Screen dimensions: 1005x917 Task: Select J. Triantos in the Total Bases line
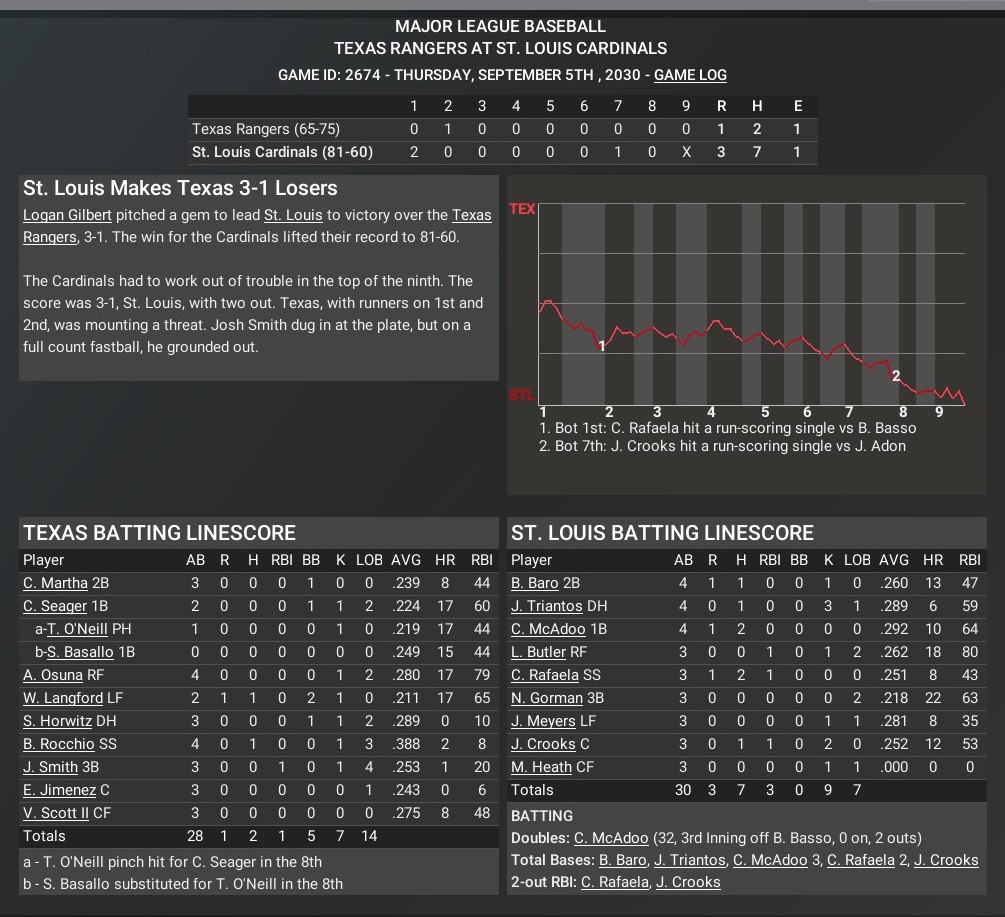(690, 860)
